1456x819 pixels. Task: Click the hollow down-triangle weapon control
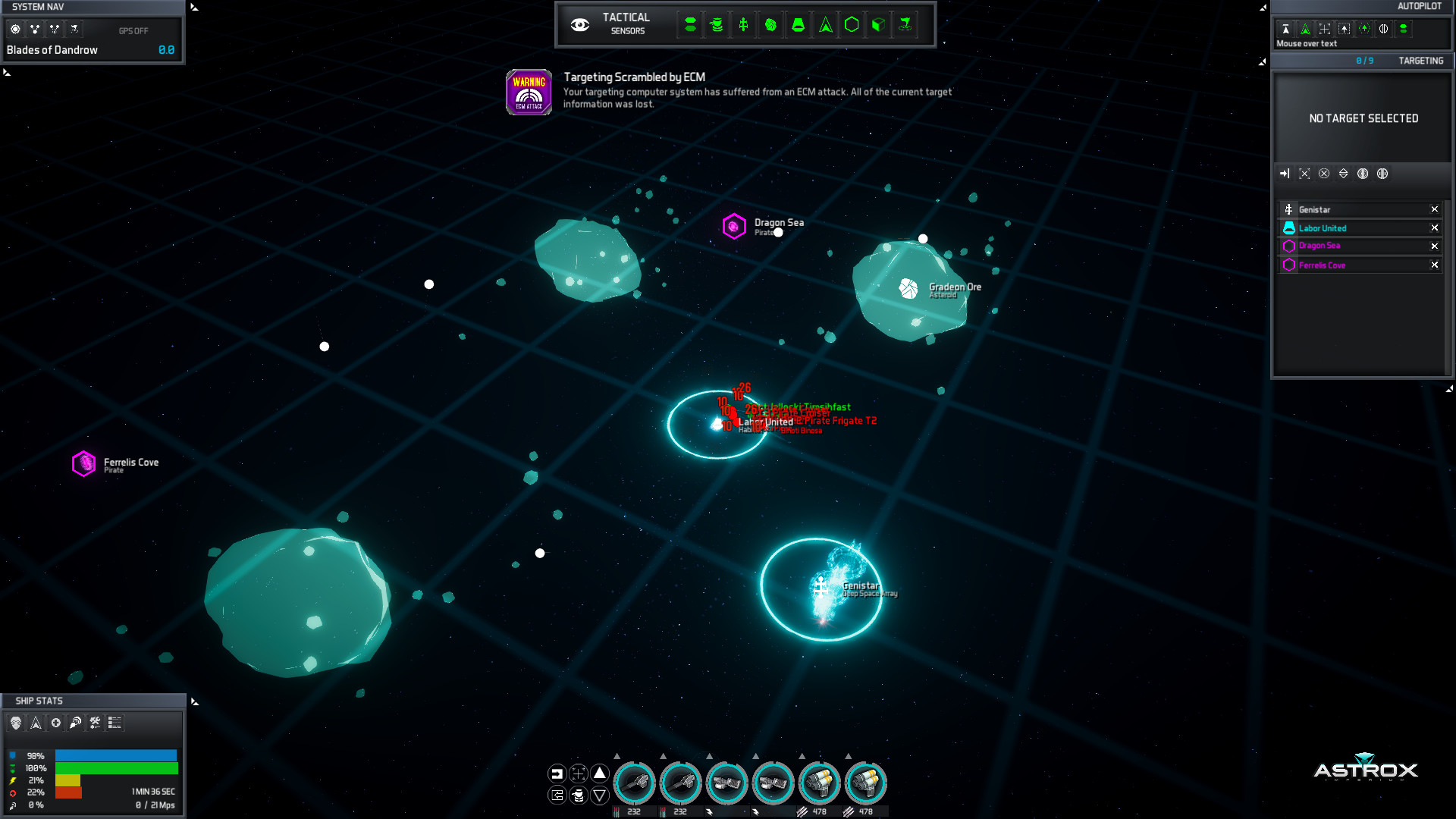pyautogui.click(x=600, y=795)
